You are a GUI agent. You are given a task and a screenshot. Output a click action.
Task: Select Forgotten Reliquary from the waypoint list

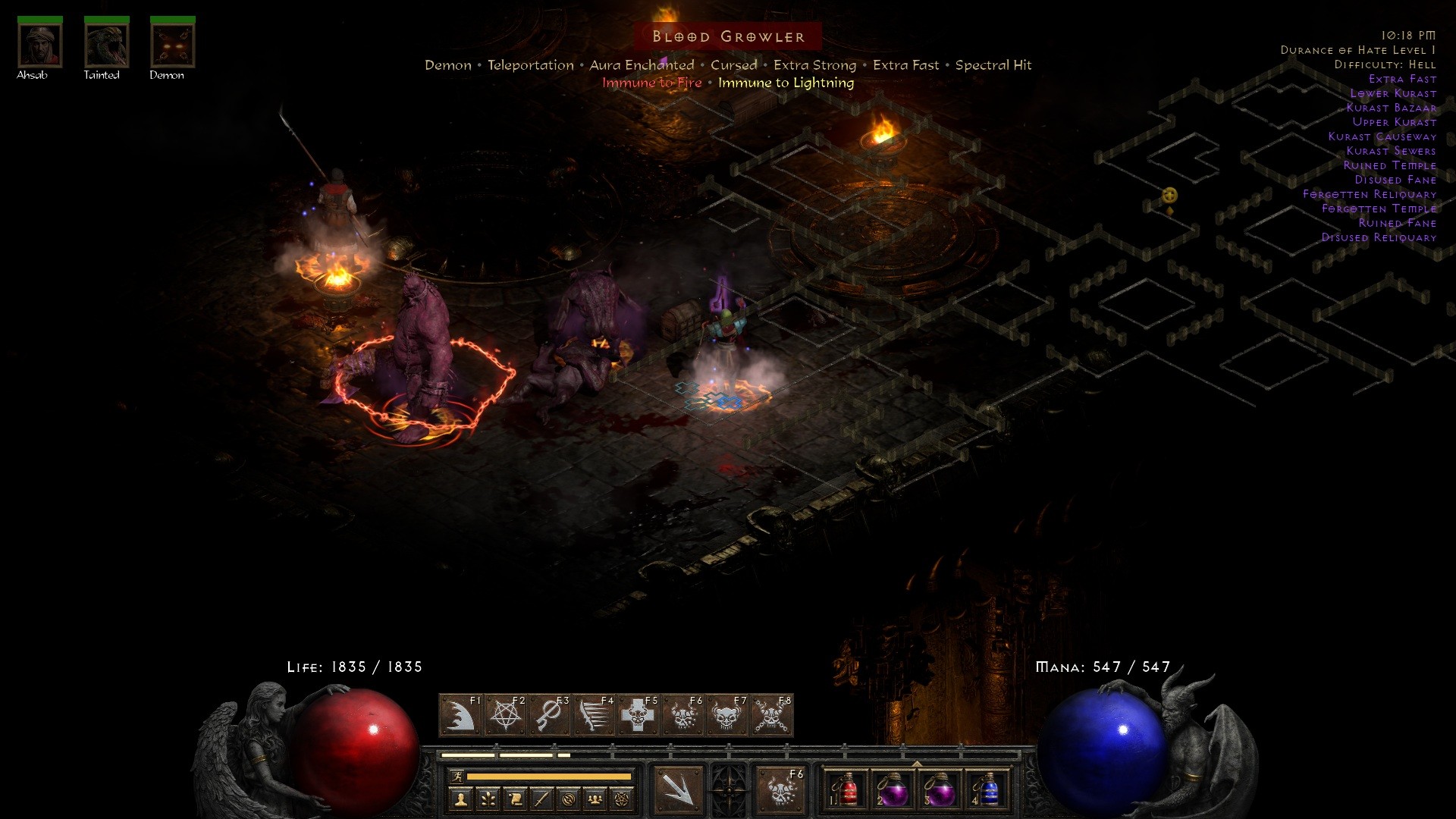[x=1372, y=194]
